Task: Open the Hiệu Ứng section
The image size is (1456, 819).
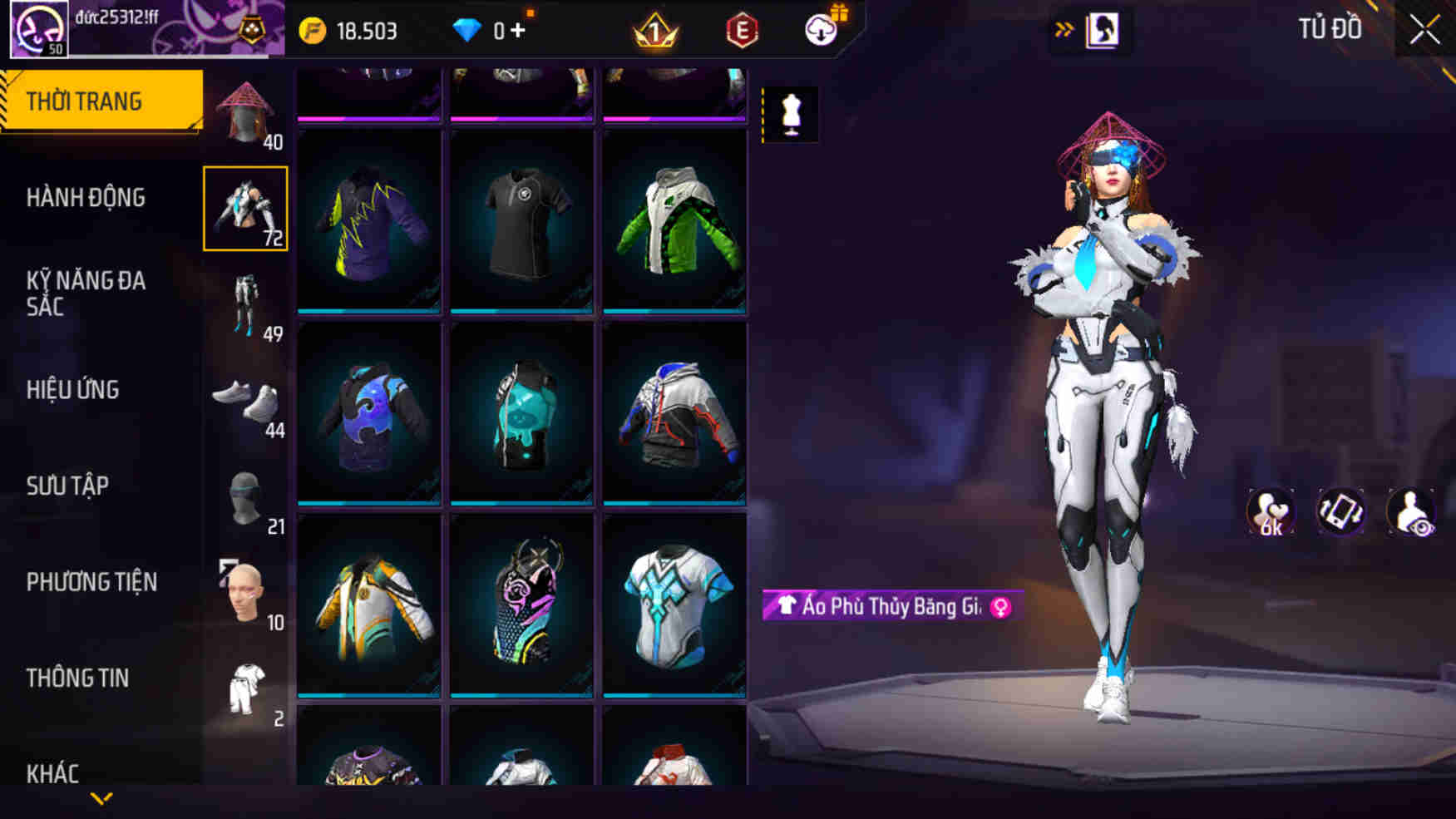Action: click(x=73, y=390)
